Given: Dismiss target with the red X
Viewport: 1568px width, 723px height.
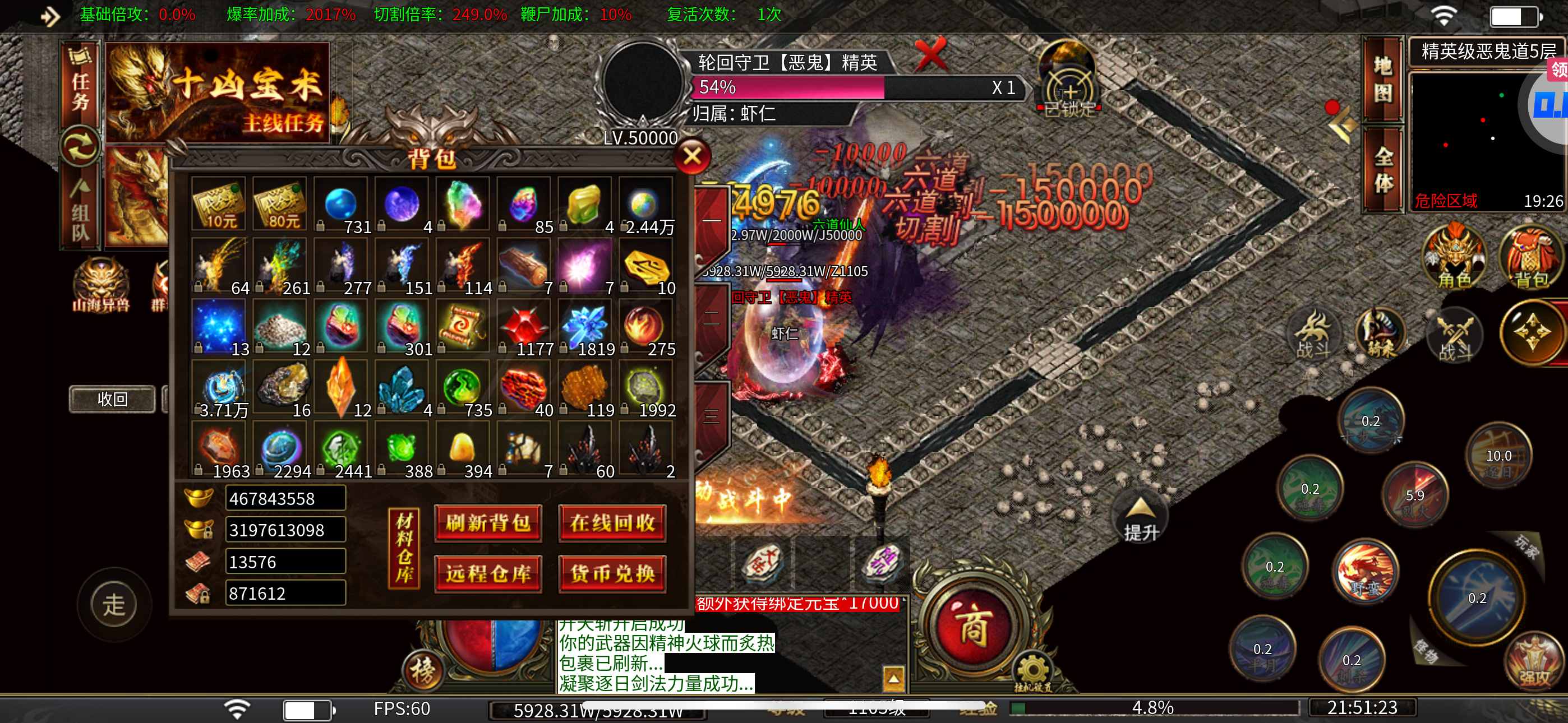Looking at the screenshot, I should [931, 55].
